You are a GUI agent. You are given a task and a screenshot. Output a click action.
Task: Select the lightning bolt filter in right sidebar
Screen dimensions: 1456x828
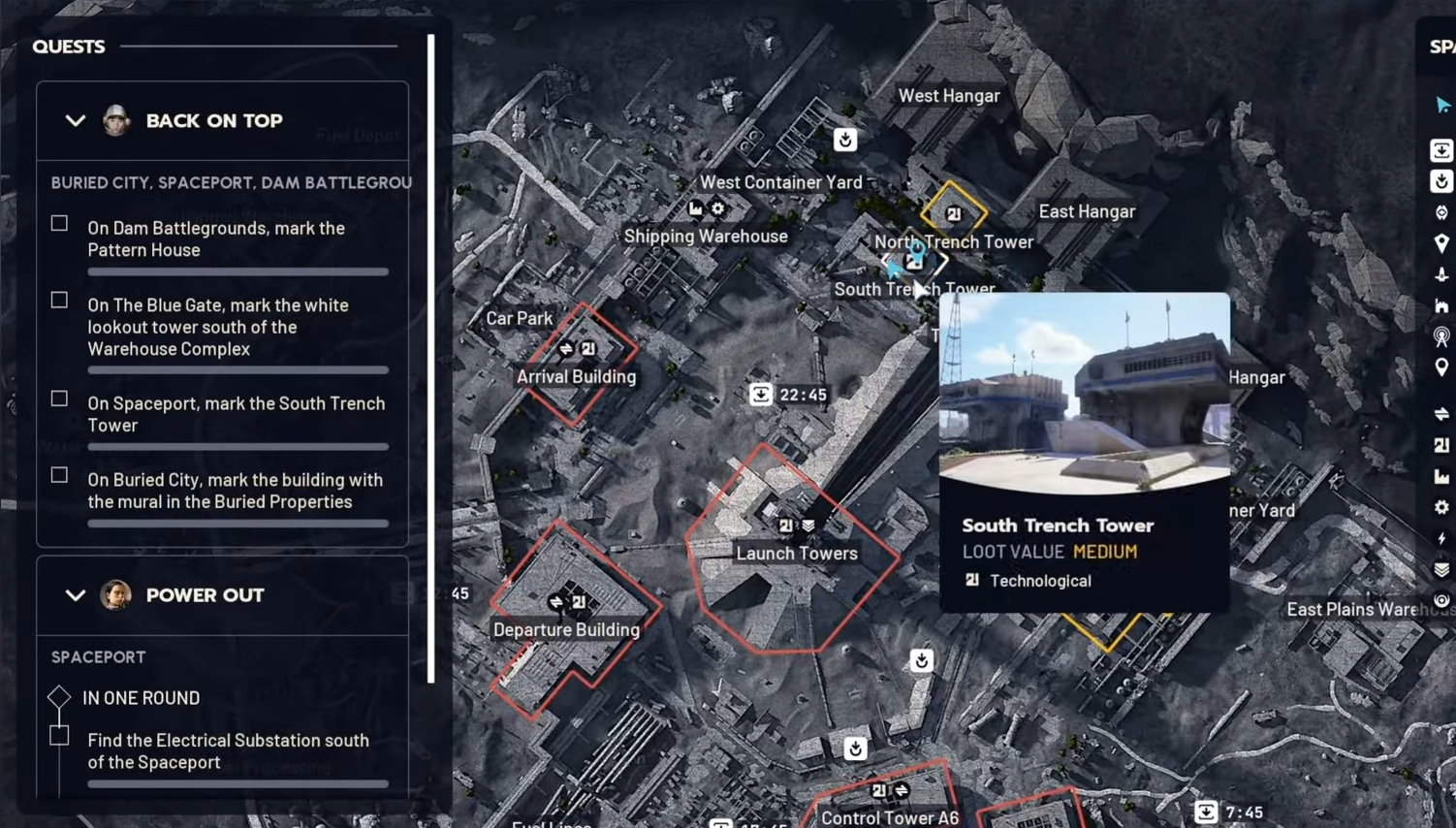pos(1441,537)
